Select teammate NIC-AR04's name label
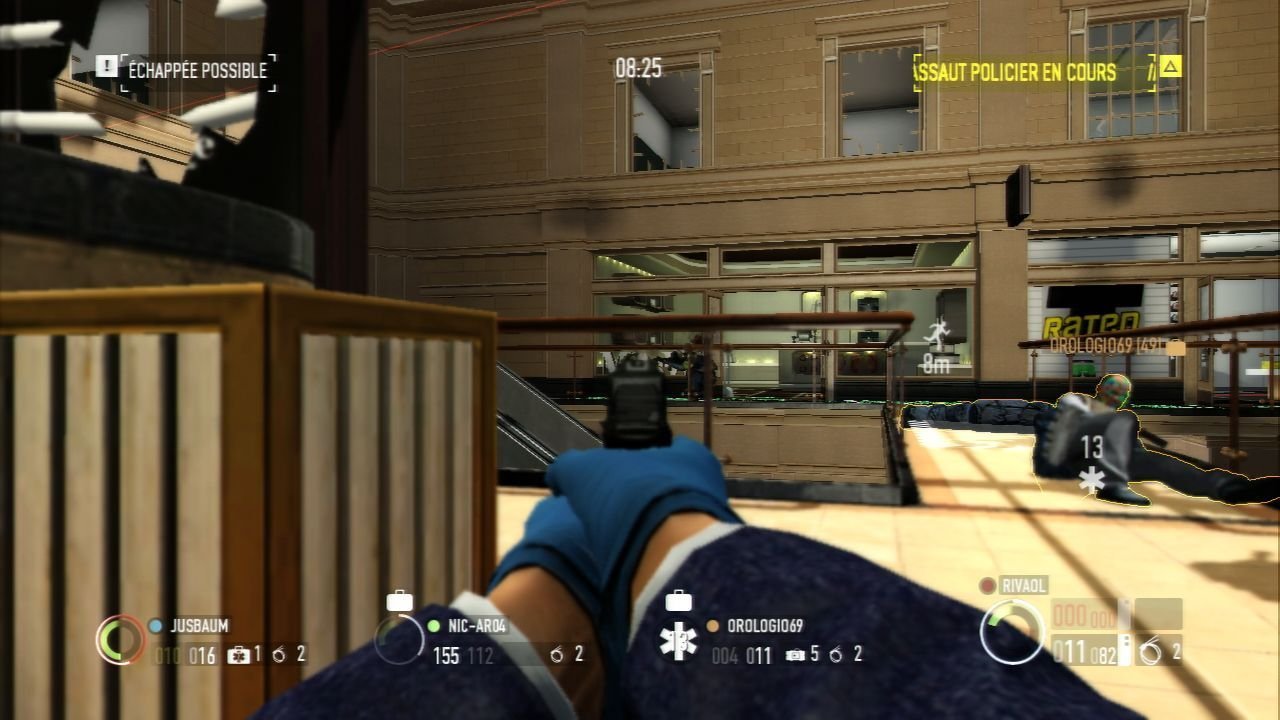 click(x=479, y=626)
